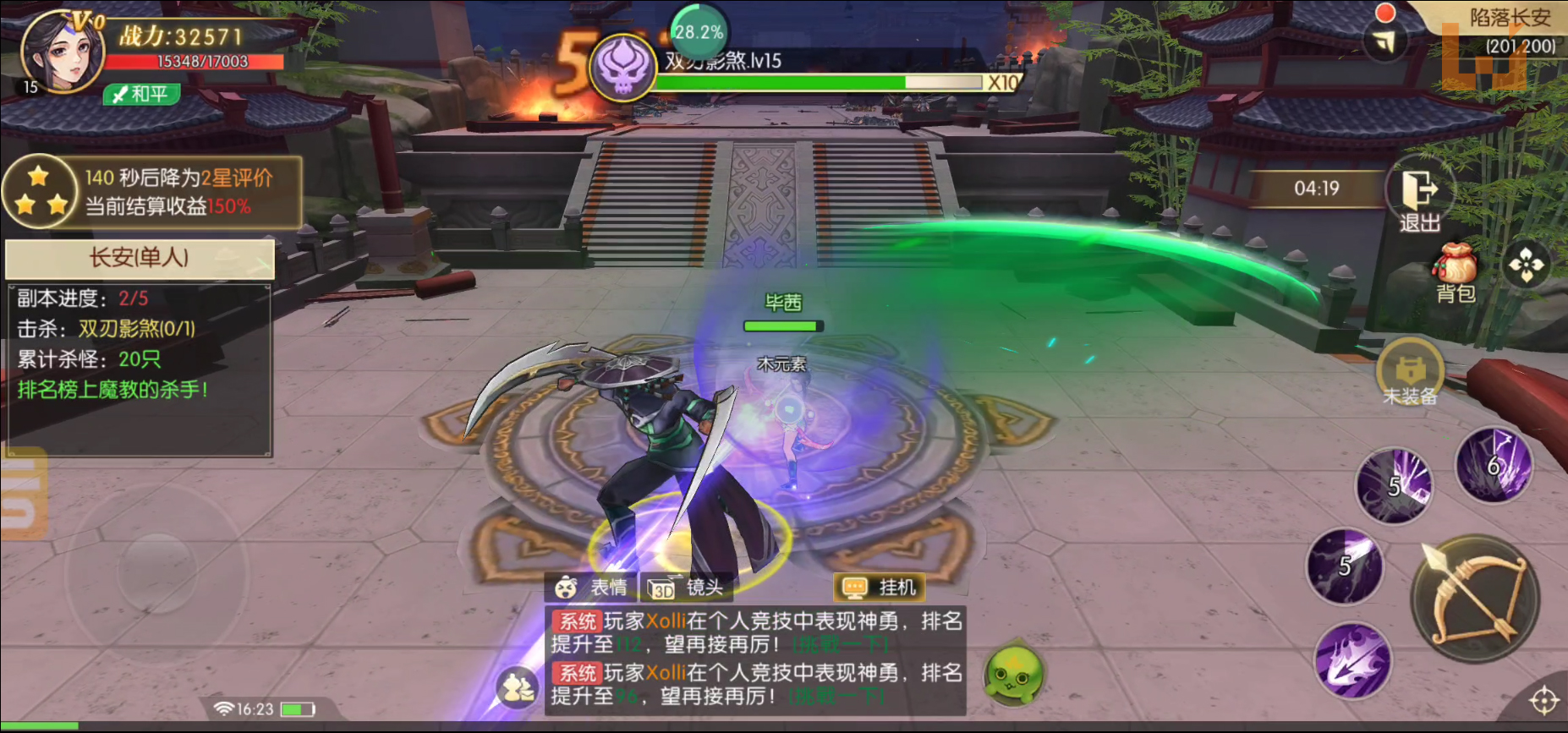The height and width of the screenshot is (733, 1568).
Task: Toggle the 和平 peace mode button
Action: 142,94
